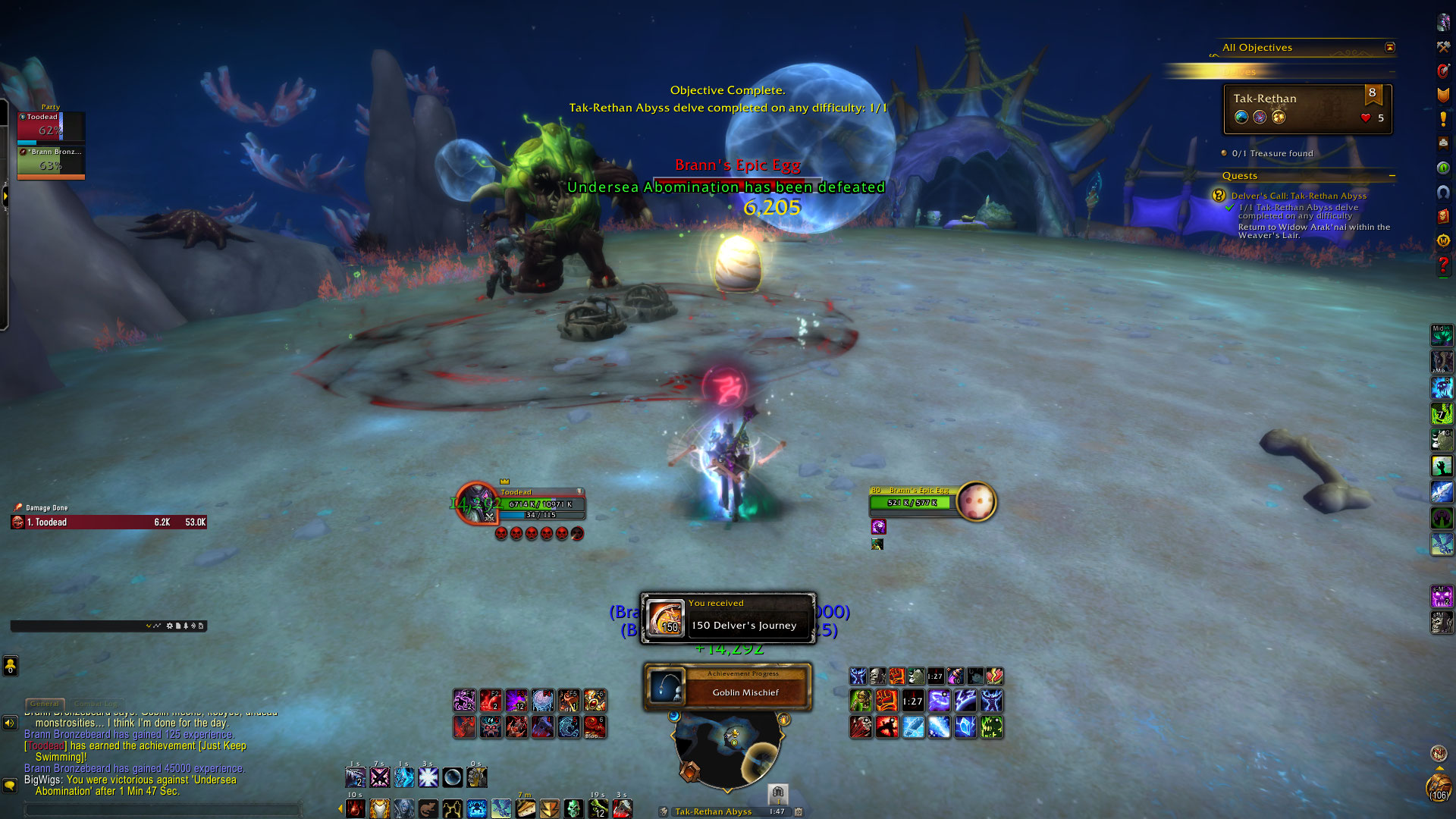Collapse the All Objectives tracker
The height and width of the screenshot is (819, 1456).
coord(1389,48)
